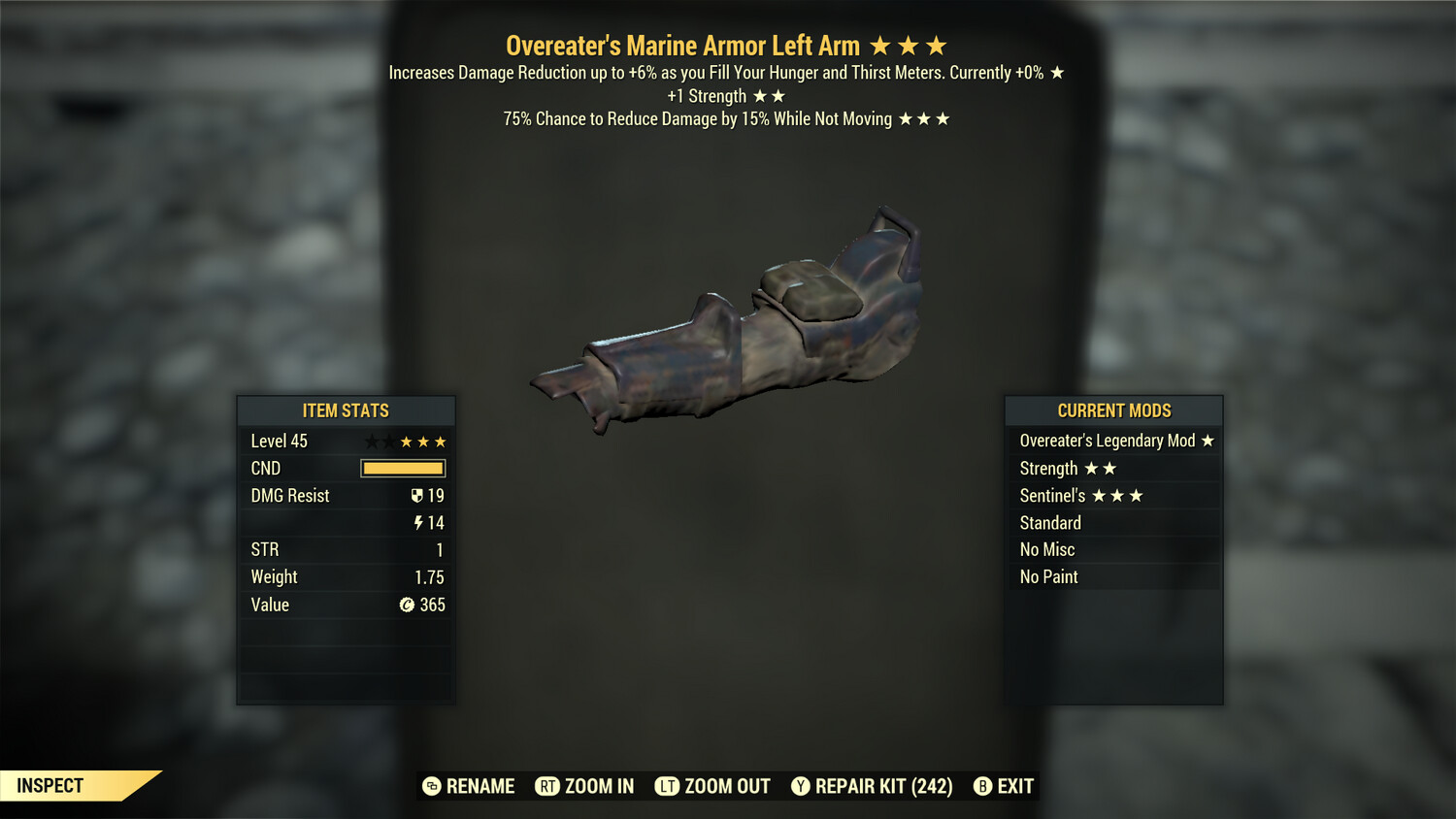1456x819 pixels.
Task: Click the INSPECT label at bottom left
Action: coord(49,786)
